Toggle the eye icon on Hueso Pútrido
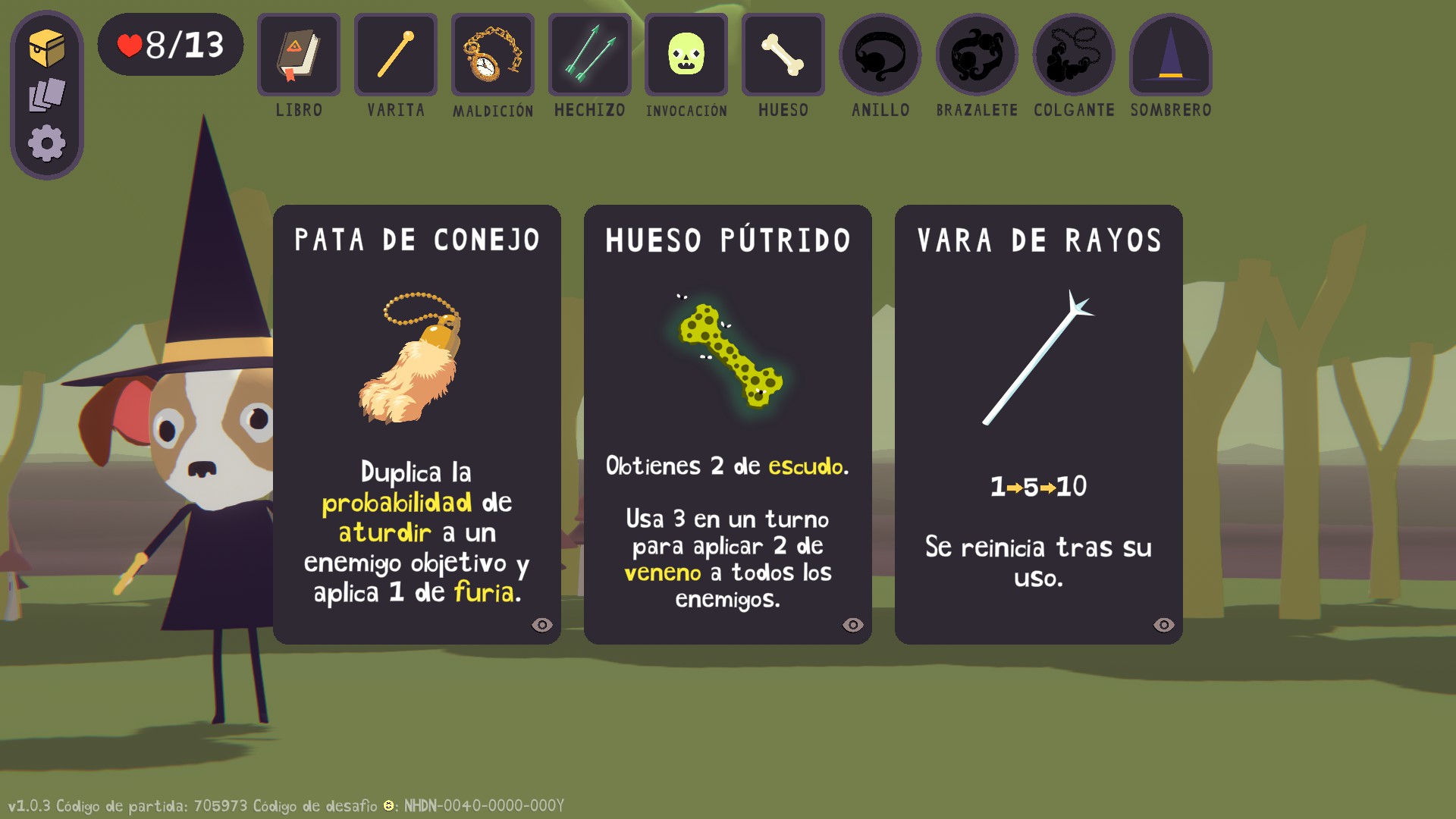The image size is (1456, 819). 853,625
